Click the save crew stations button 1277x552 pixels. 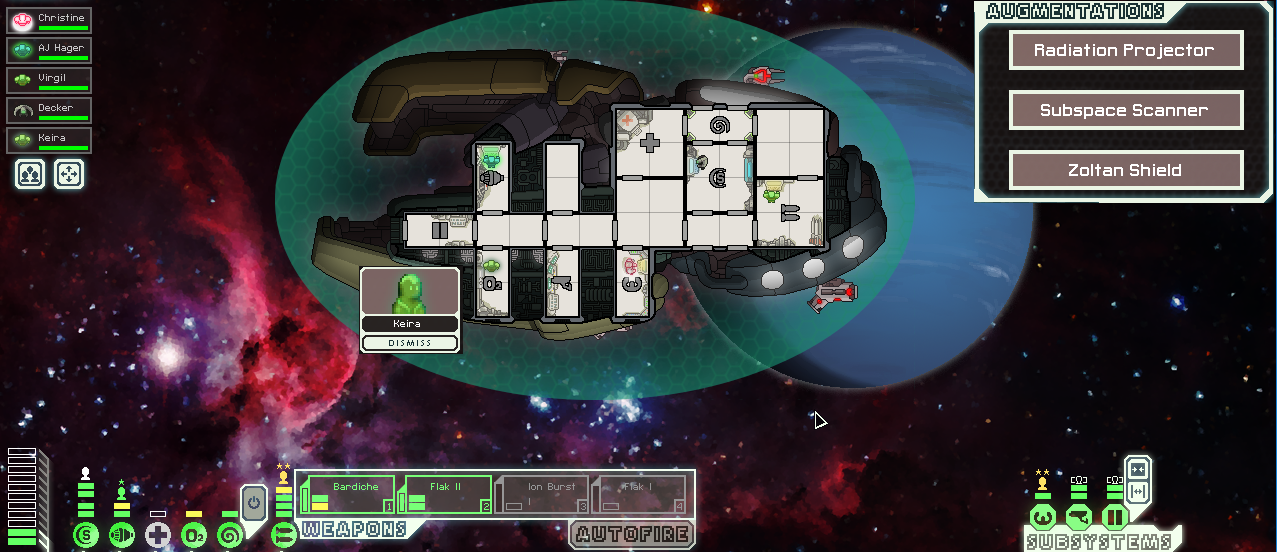click(x=29, y=175)
